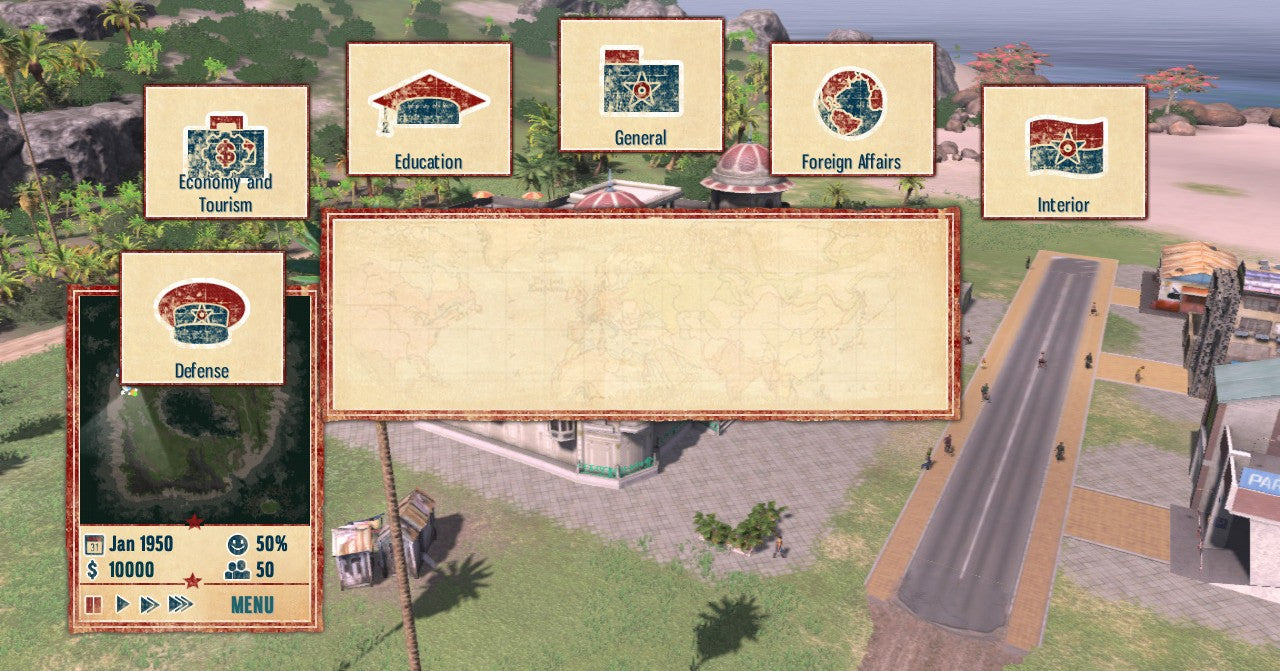Click the calendar date icon
The width and height of the screenshot is (1280, 671).
(x=94, y=545)
